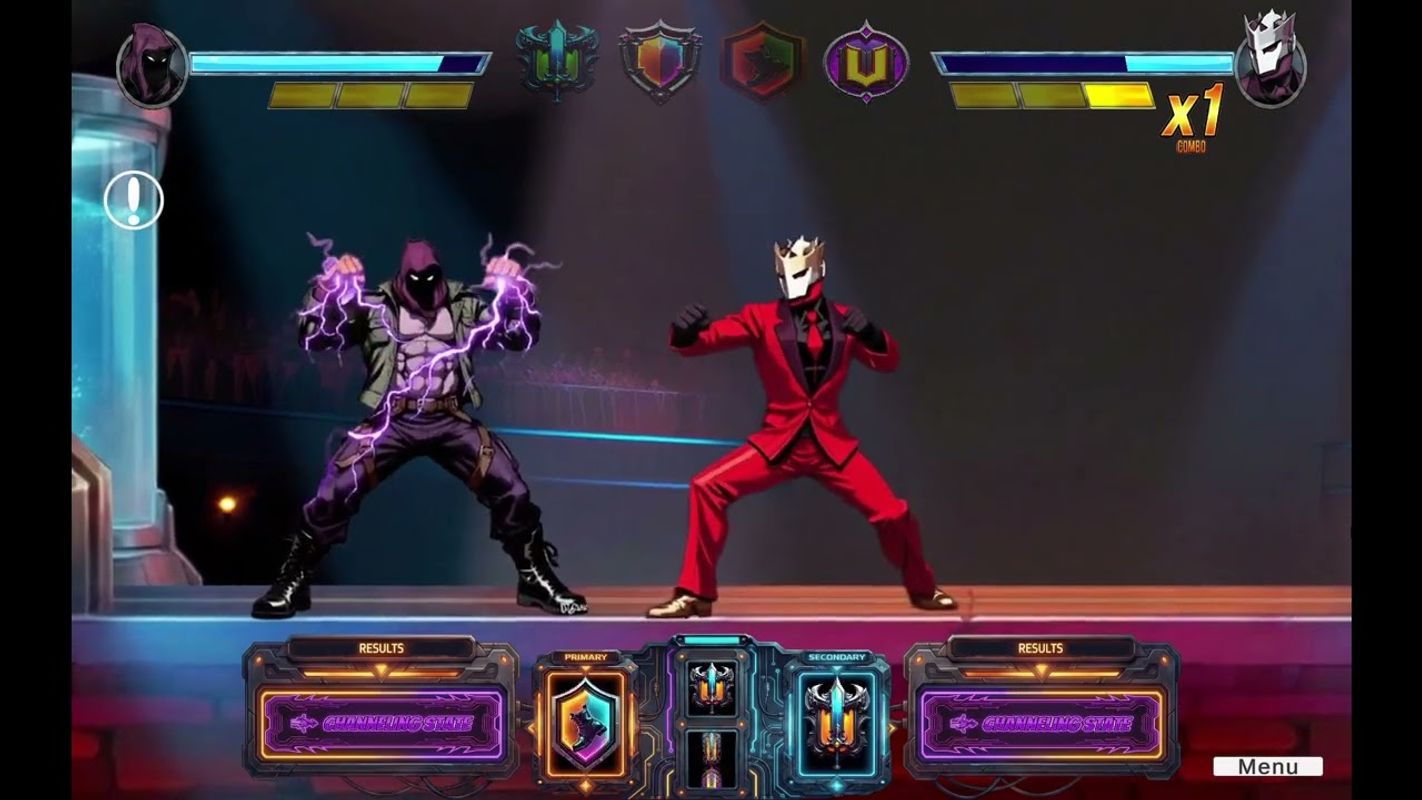
Task: Click the hooded fighter portrait
Action: tap(152, 66)
